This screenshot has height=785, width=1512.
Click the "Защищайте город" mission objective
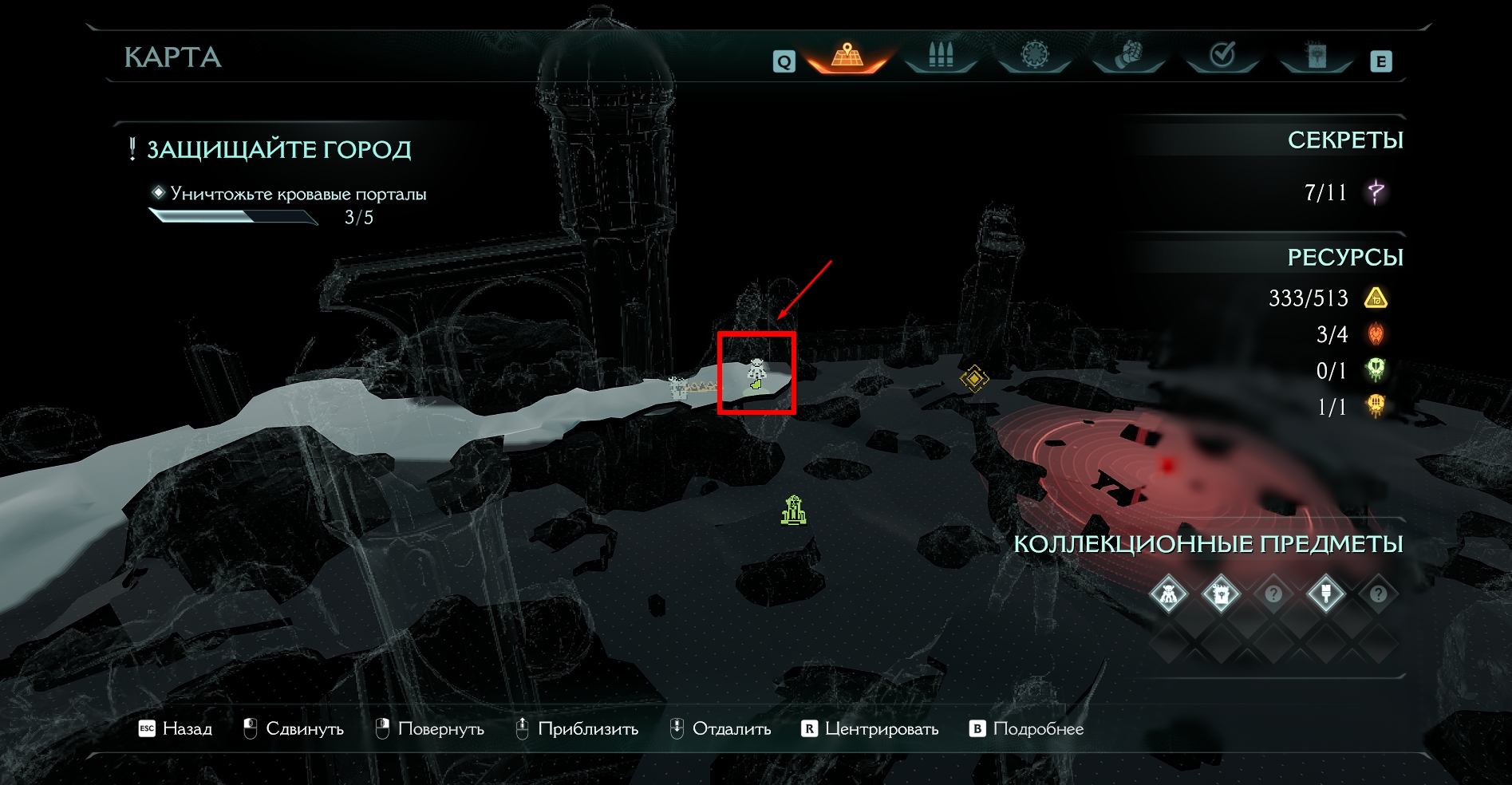pos(278,150)
